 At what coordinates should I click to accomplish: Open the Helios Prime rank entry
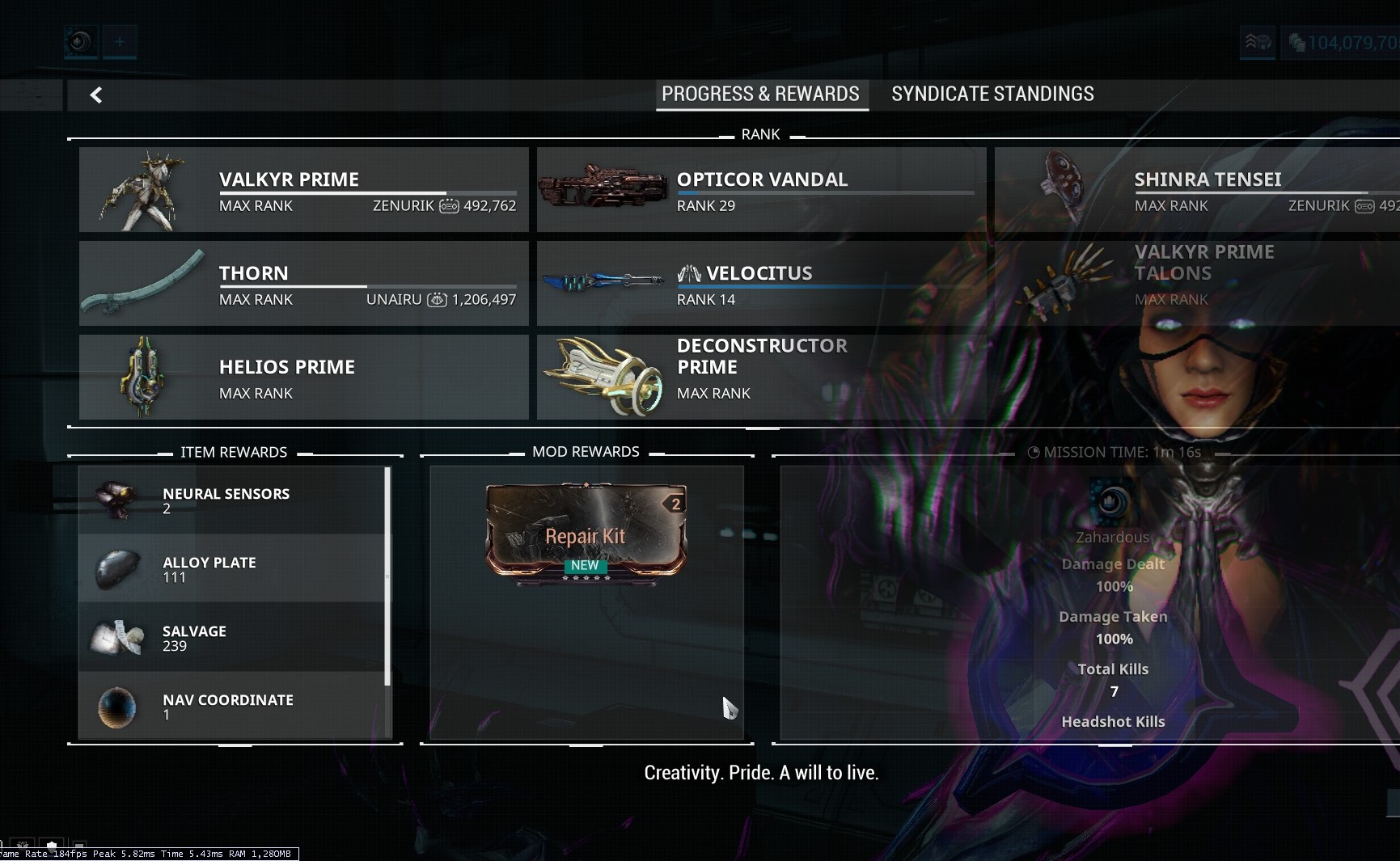tap(304, 378)
